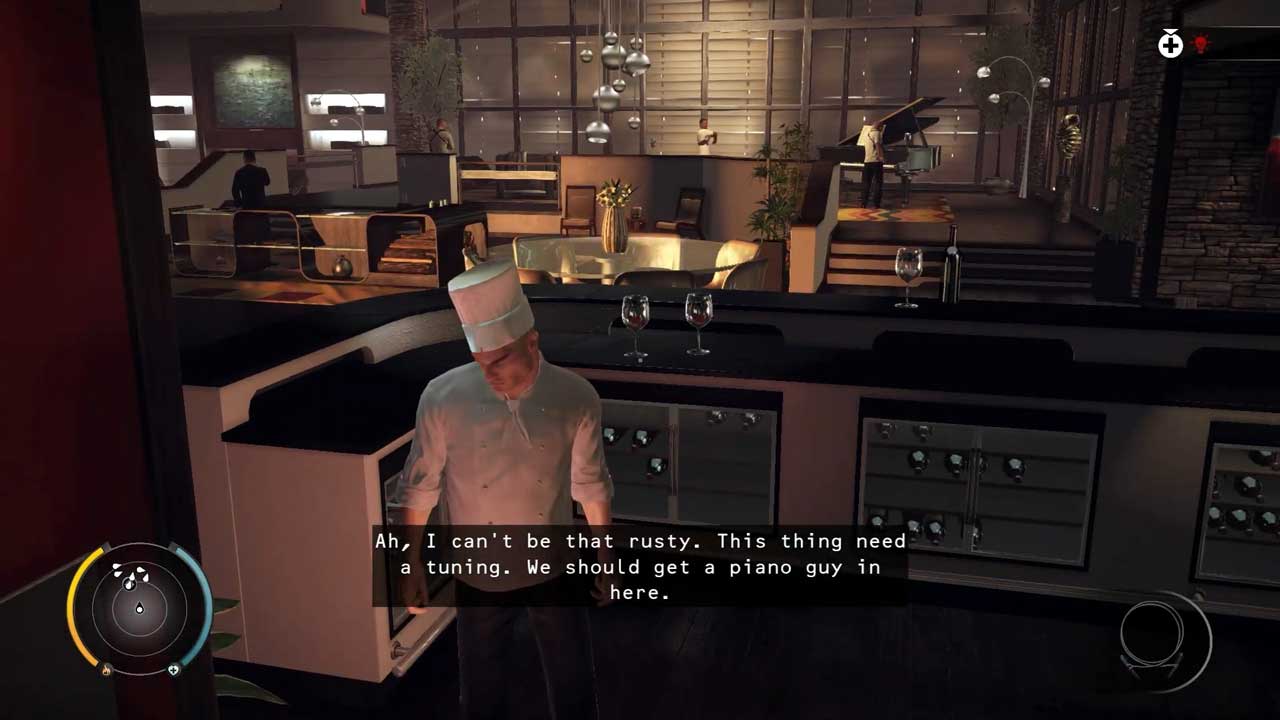Select the flame icon below the minimap

point(107,670)
